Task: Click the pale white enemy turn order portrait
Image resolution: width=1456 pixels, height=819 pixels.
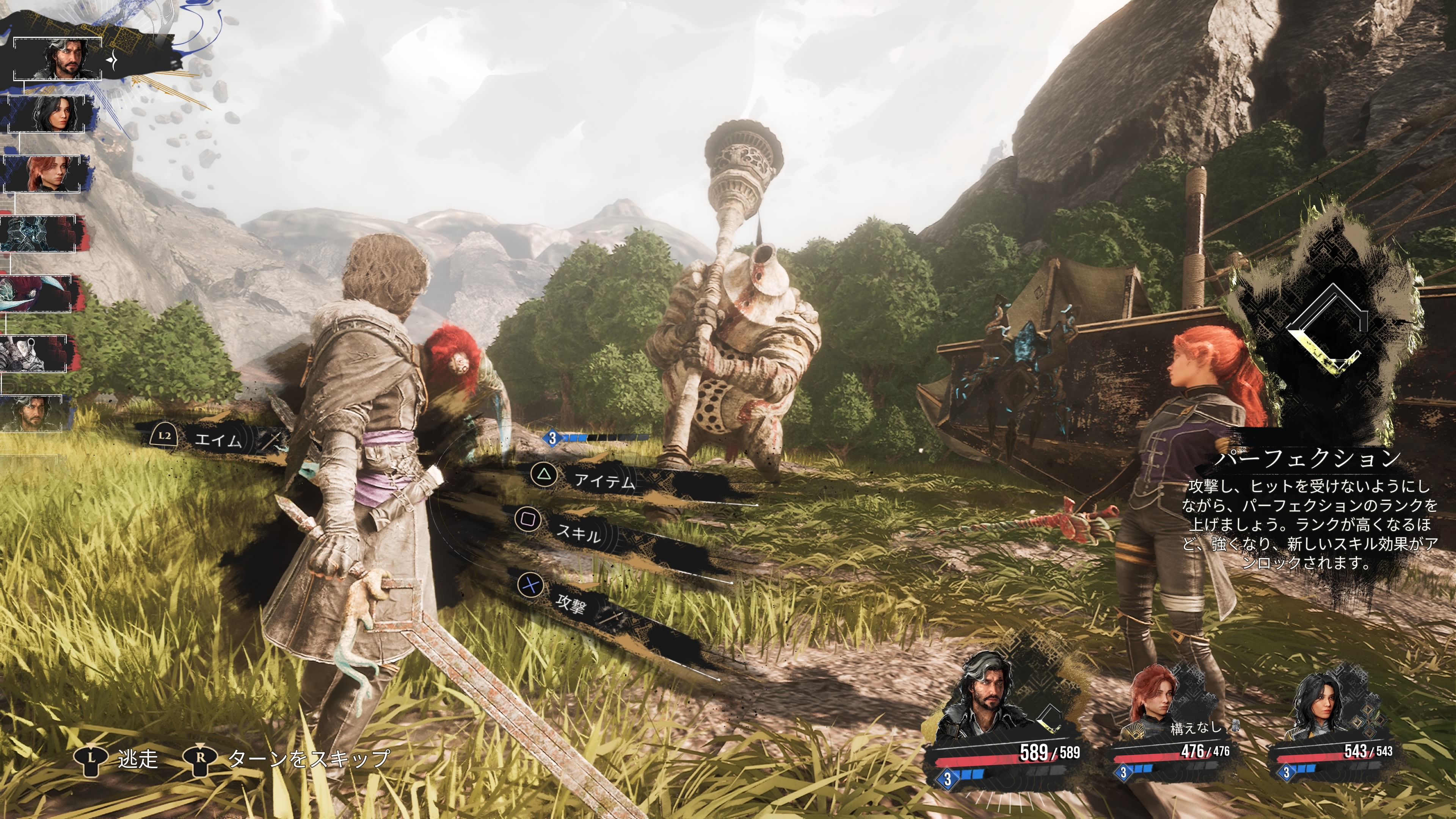Action: (x=34, y=353)
